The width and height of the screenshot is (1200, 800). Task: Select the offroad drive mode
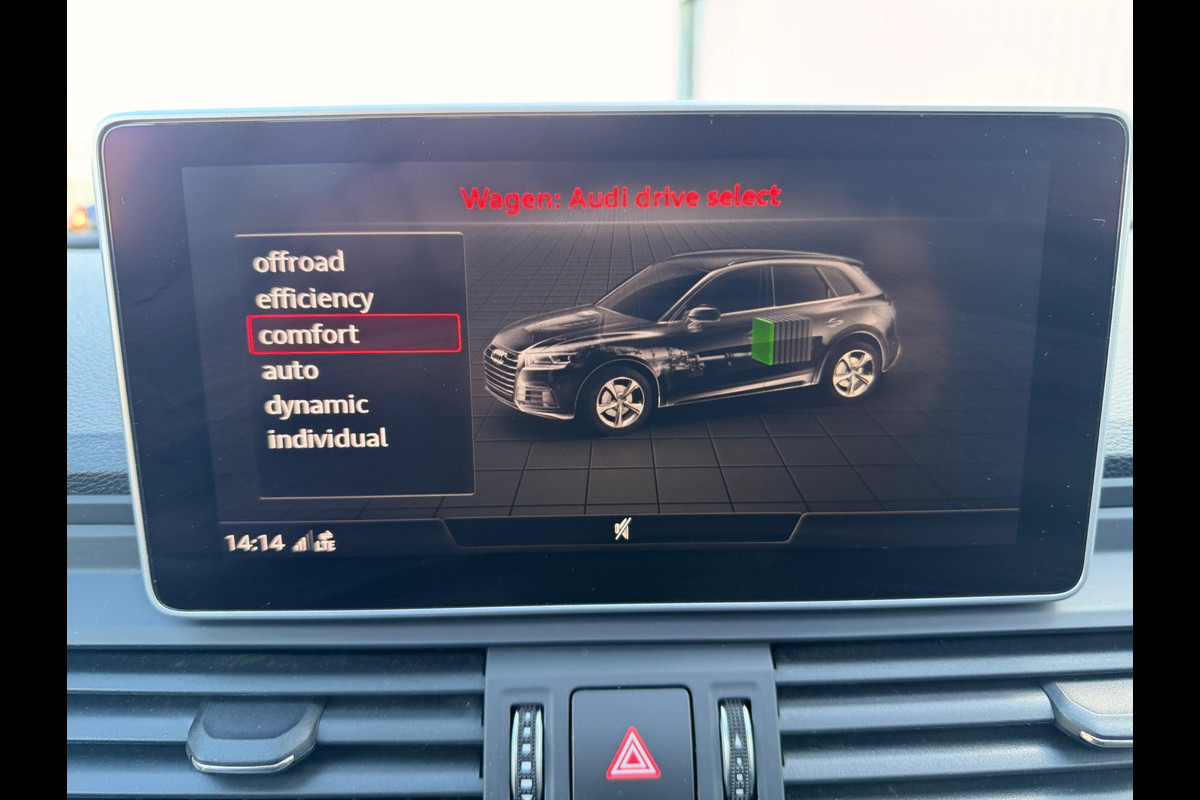(298, 262)
